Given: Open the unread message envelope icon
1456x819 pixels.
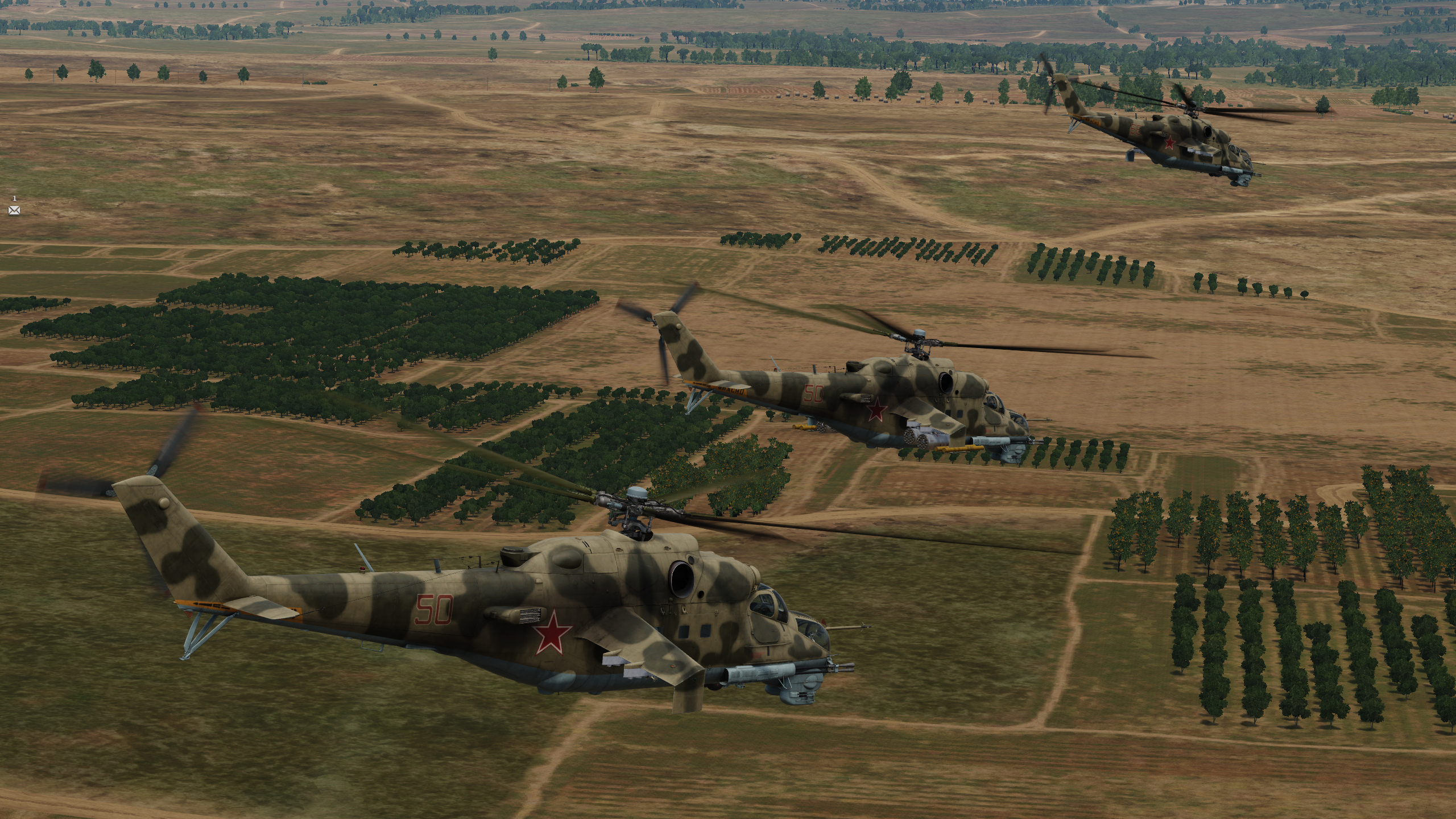Looking at the screenshot, I should click(14, 210).
